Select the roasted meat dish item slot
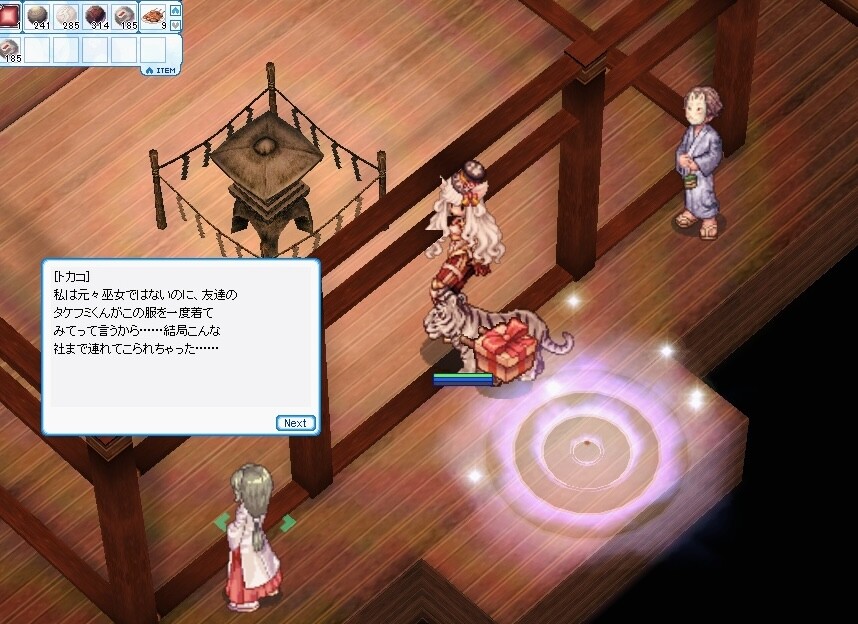858x624 pixels. pos(155,15)
